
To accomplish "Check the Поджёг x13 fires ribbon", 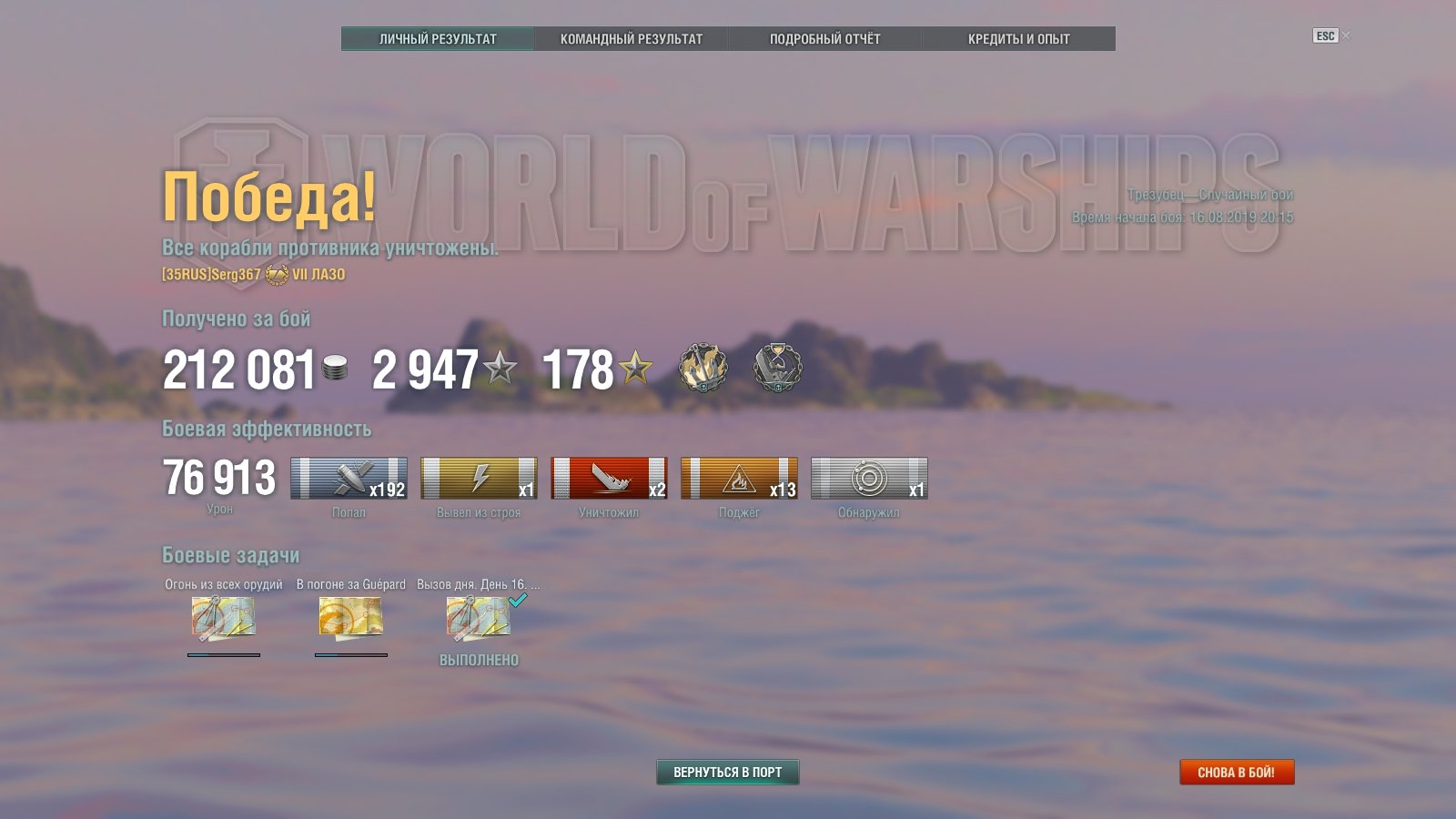I will (x=739, y=479).
